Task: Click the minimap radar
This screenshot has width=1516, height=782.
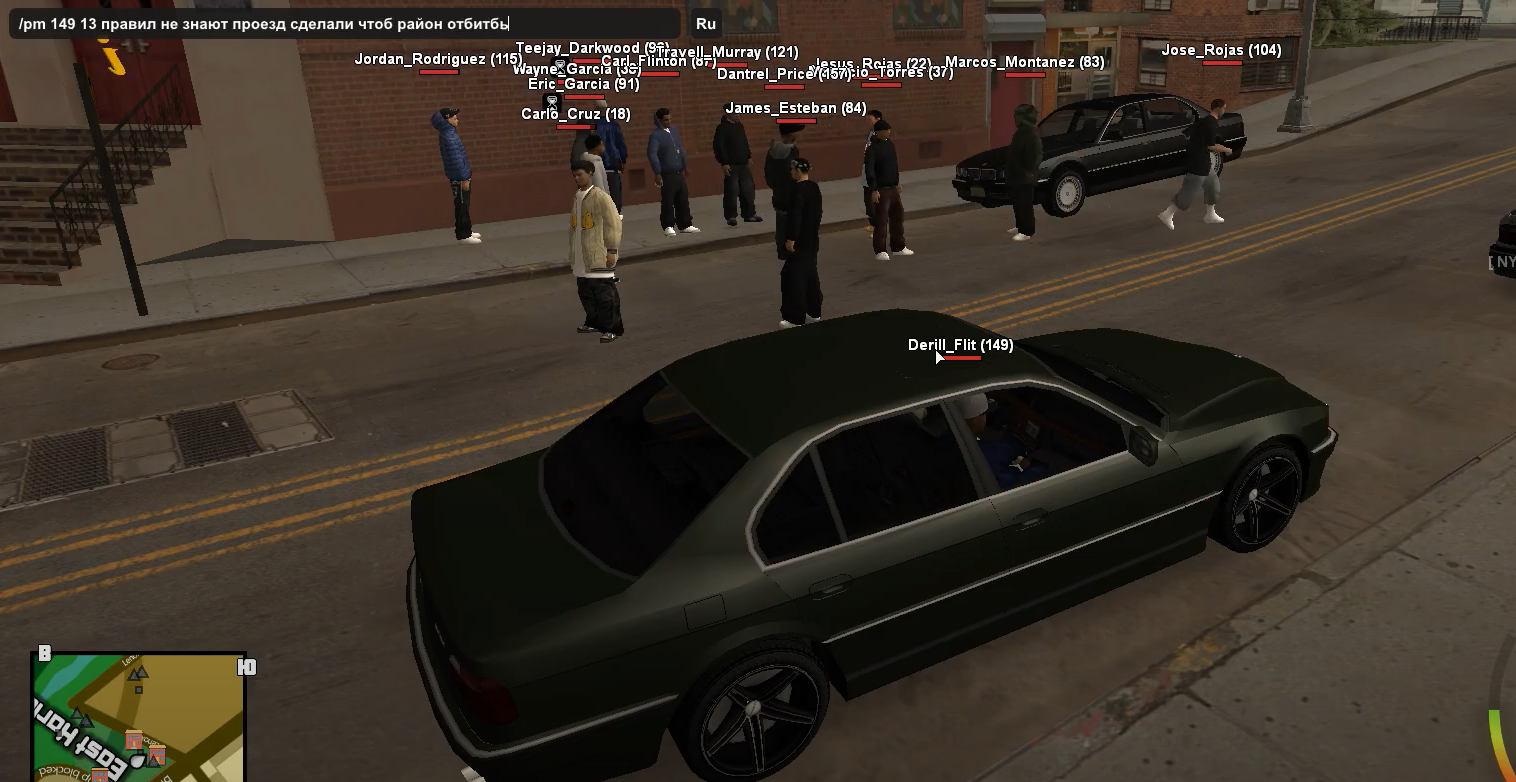Action: coord(139,717)
